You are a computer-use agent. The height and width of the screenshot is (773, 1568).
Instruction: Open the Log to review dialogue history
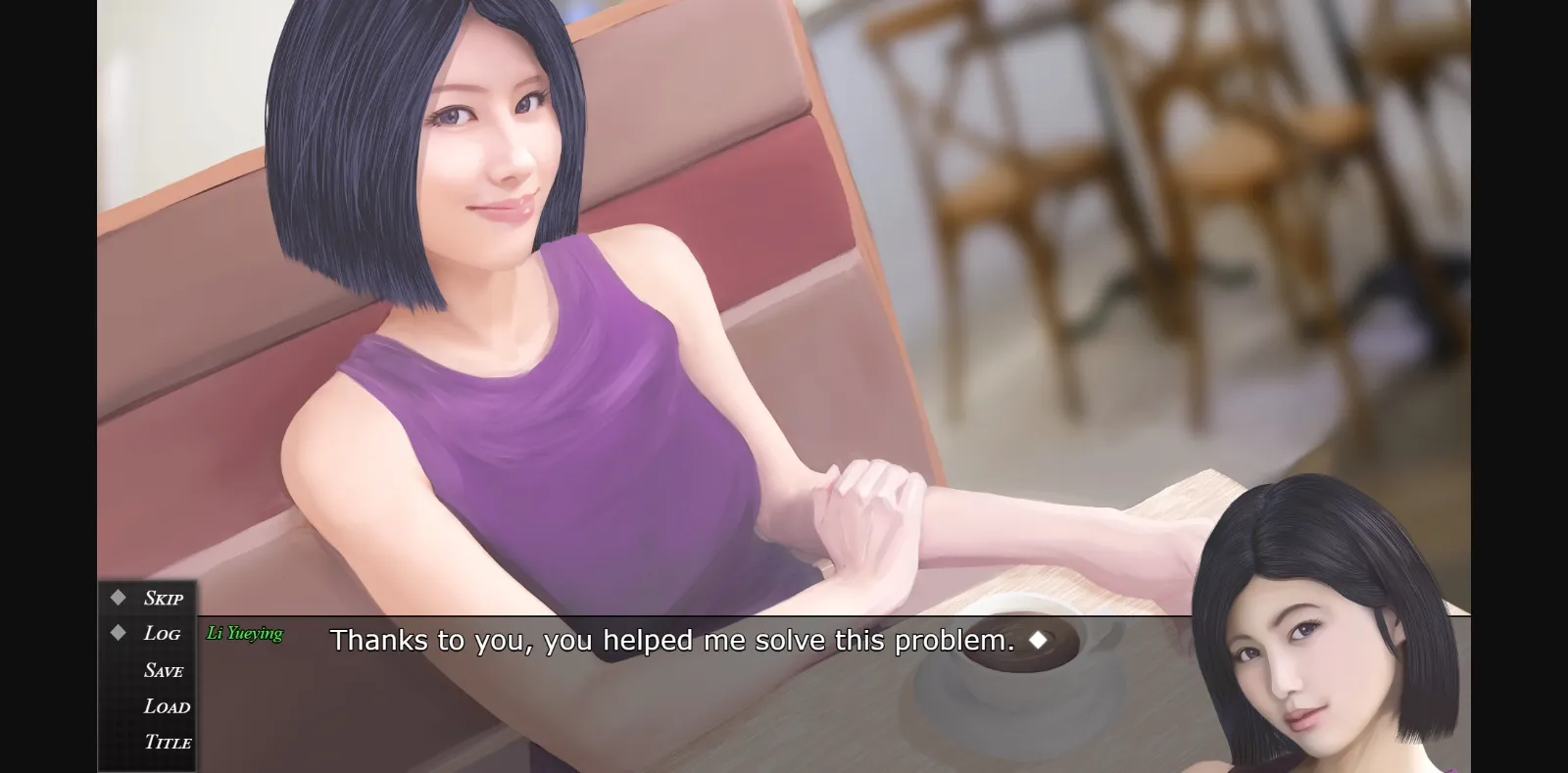(x=164, y=634)
